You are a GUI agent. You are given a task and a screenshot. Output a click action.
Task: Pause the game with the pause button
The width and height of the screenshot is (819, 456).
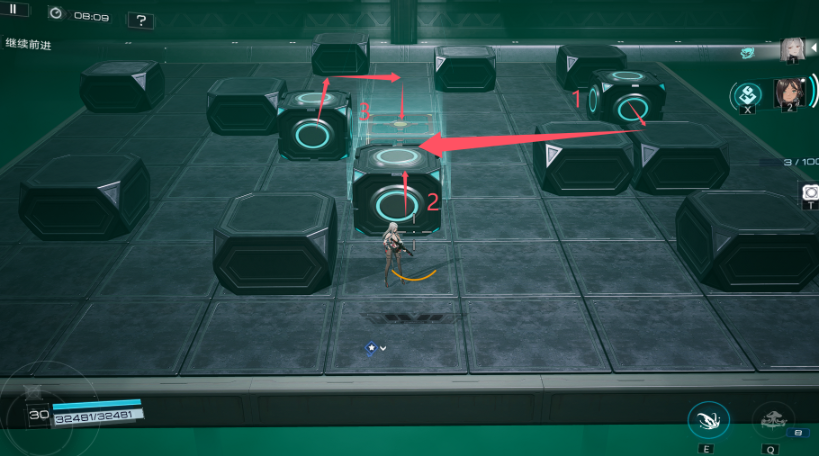tap(14, 9)
